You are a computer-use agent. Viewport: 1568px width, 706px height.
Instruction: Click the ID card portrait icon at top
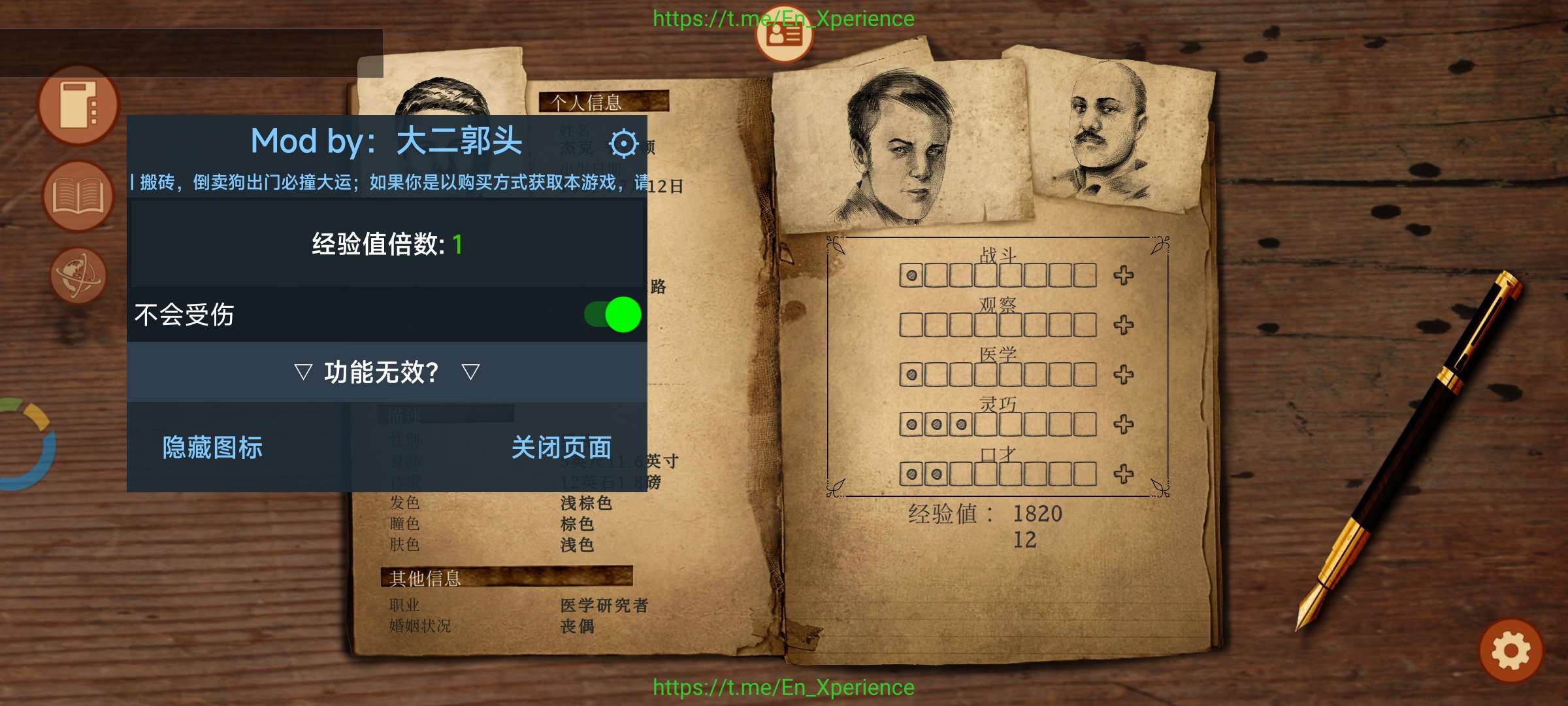783,35
